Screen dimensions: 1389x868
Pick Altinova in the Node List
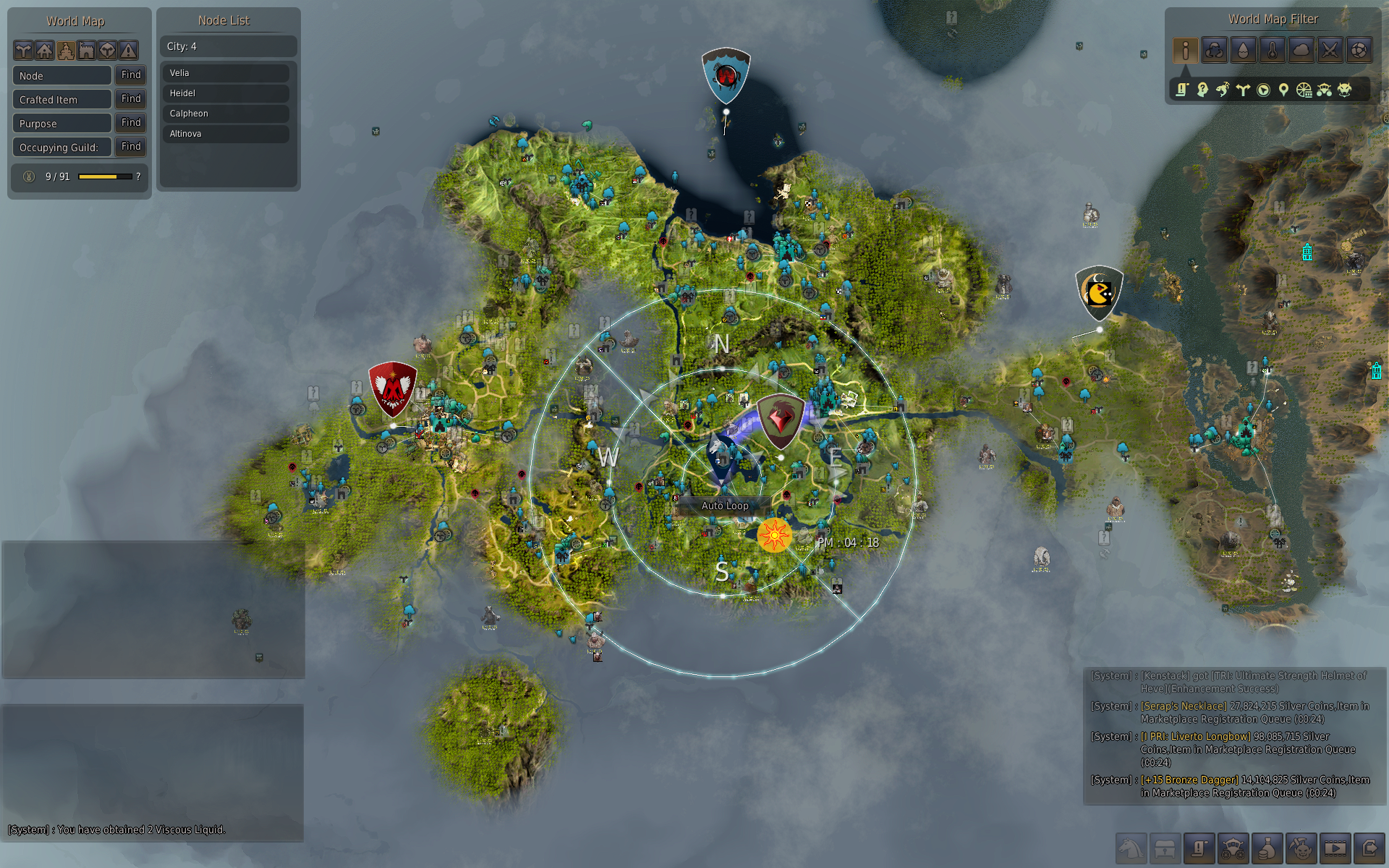point(226,134)
